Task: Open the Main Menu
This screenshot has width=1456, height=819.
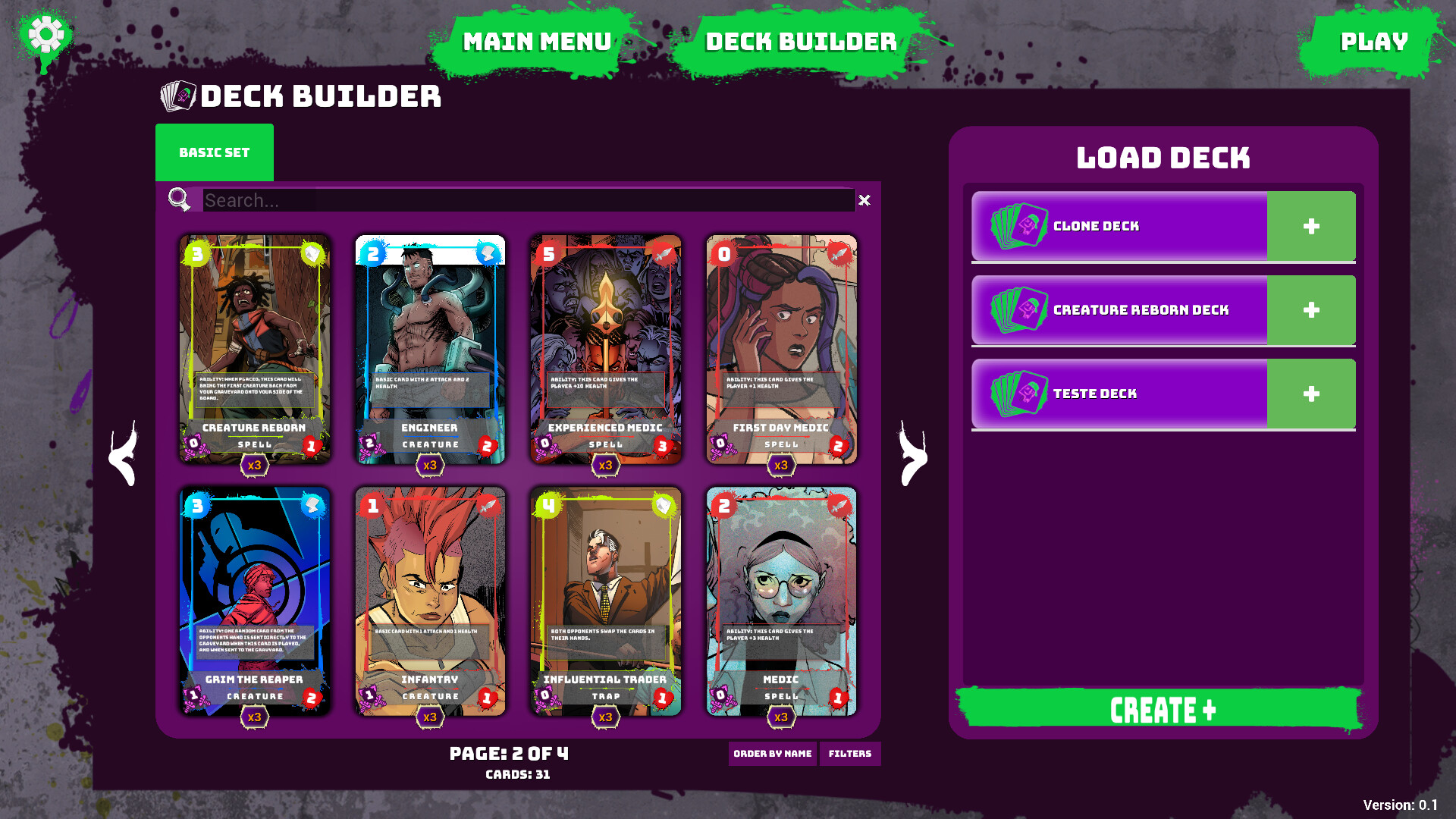Action: click(x=538, y=42)
